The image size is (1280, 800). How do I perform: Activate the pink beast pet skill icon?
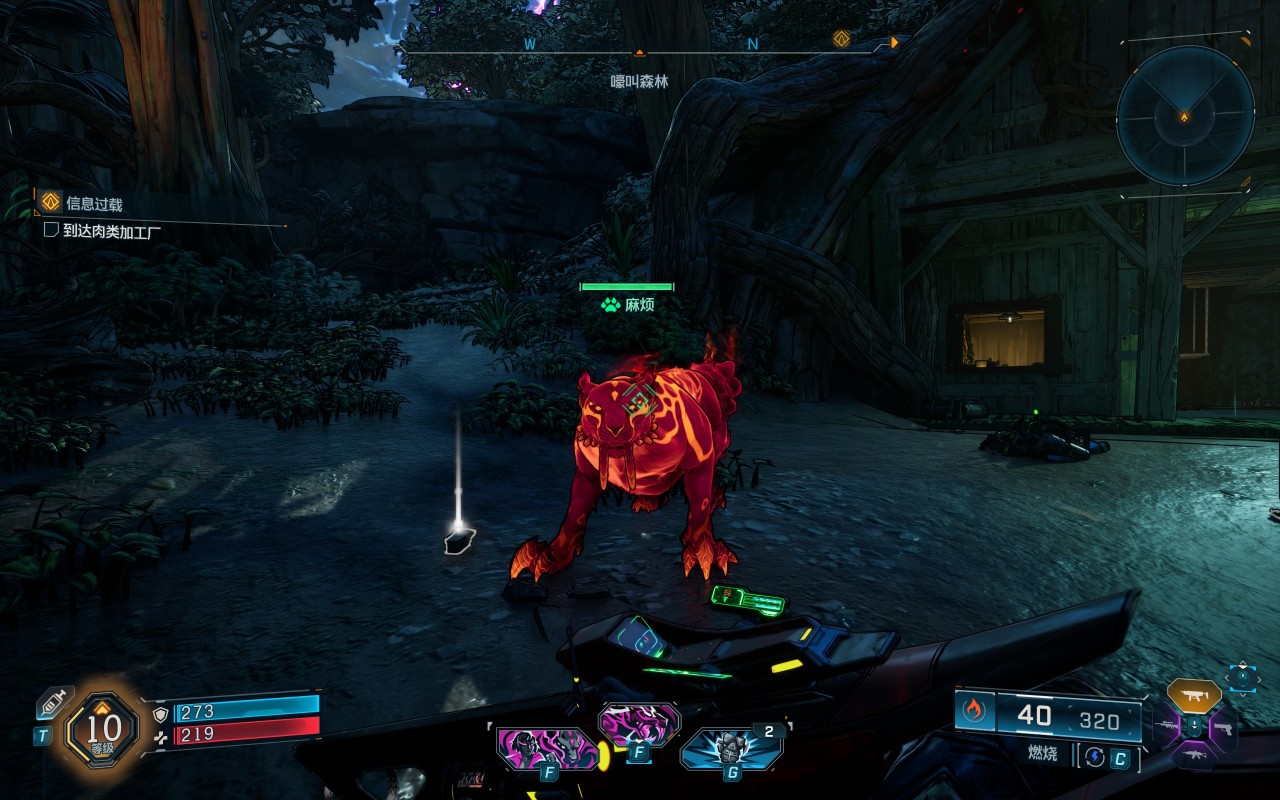[x=639, y=724]
